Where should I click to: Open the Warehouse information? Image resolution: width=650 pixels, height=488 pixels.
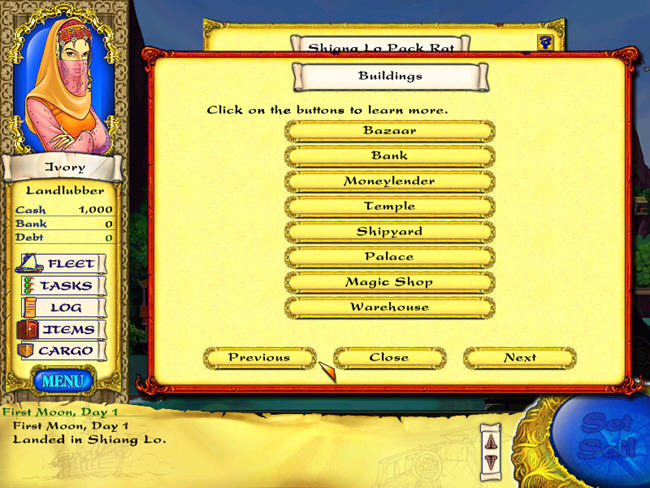390,307
